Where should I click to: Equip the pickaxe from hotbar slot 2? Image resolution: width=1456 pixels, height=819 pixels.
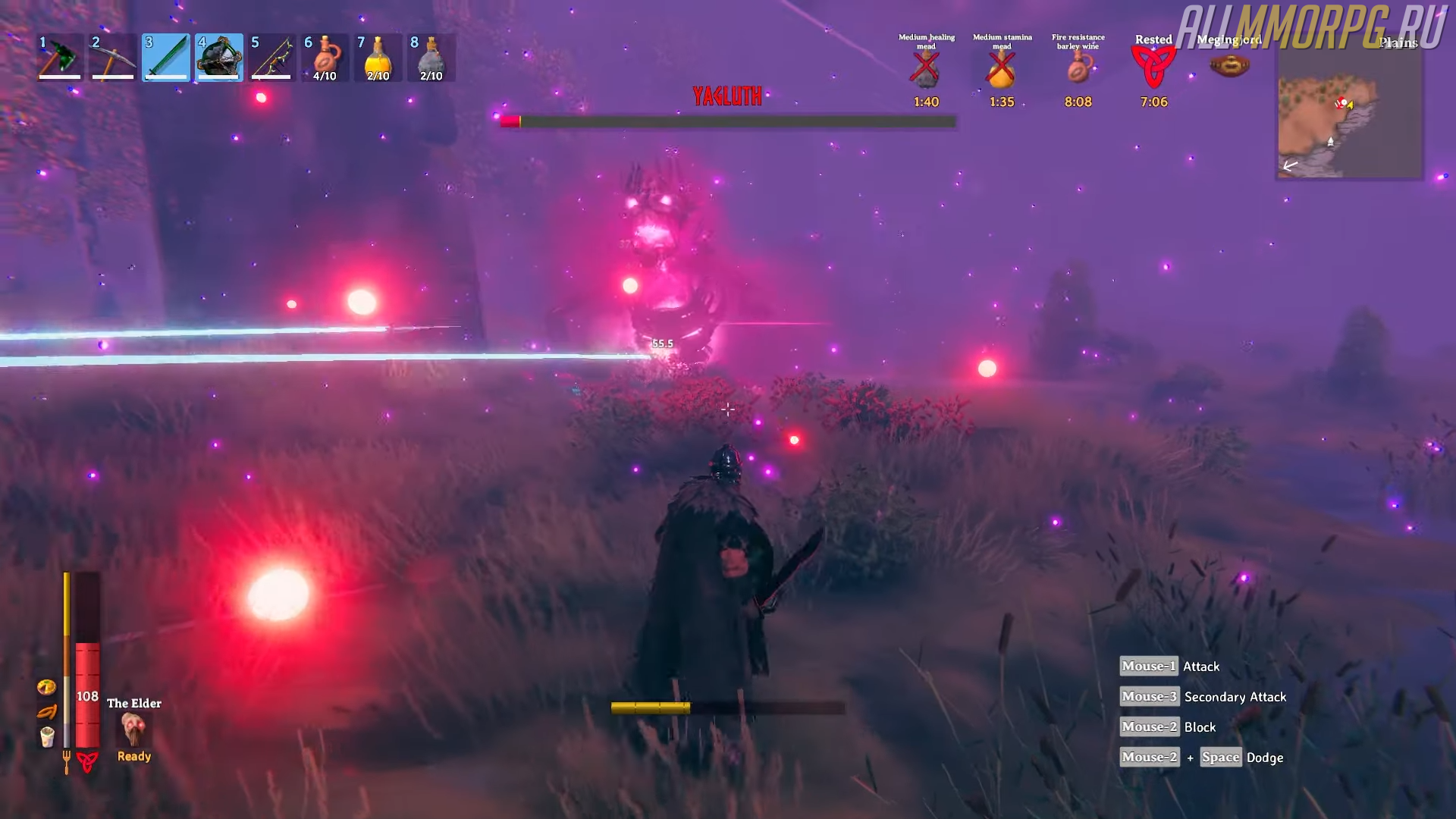113,58
